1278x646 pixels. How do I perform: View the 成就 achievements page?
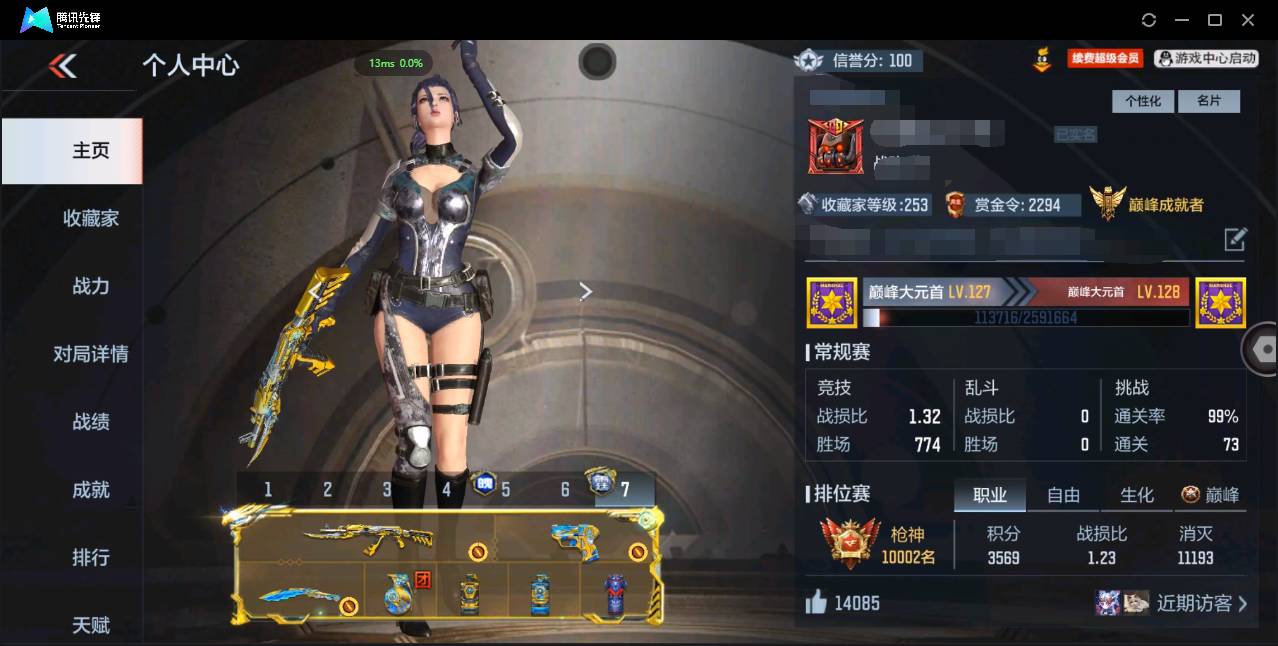91,490
